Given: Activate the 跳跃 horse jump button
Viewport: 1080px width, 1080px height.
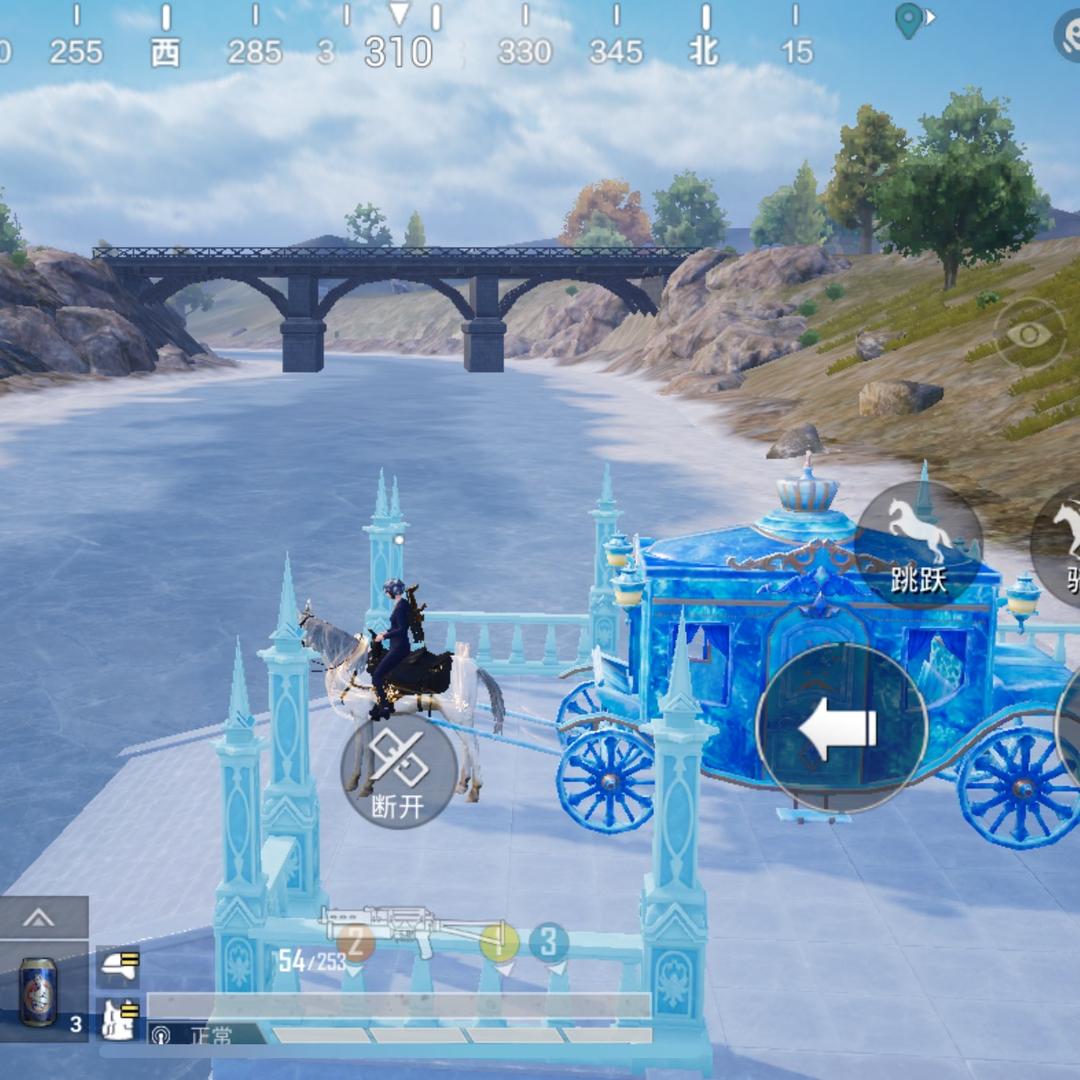Looking at the screenshot, I should point(919,544).
